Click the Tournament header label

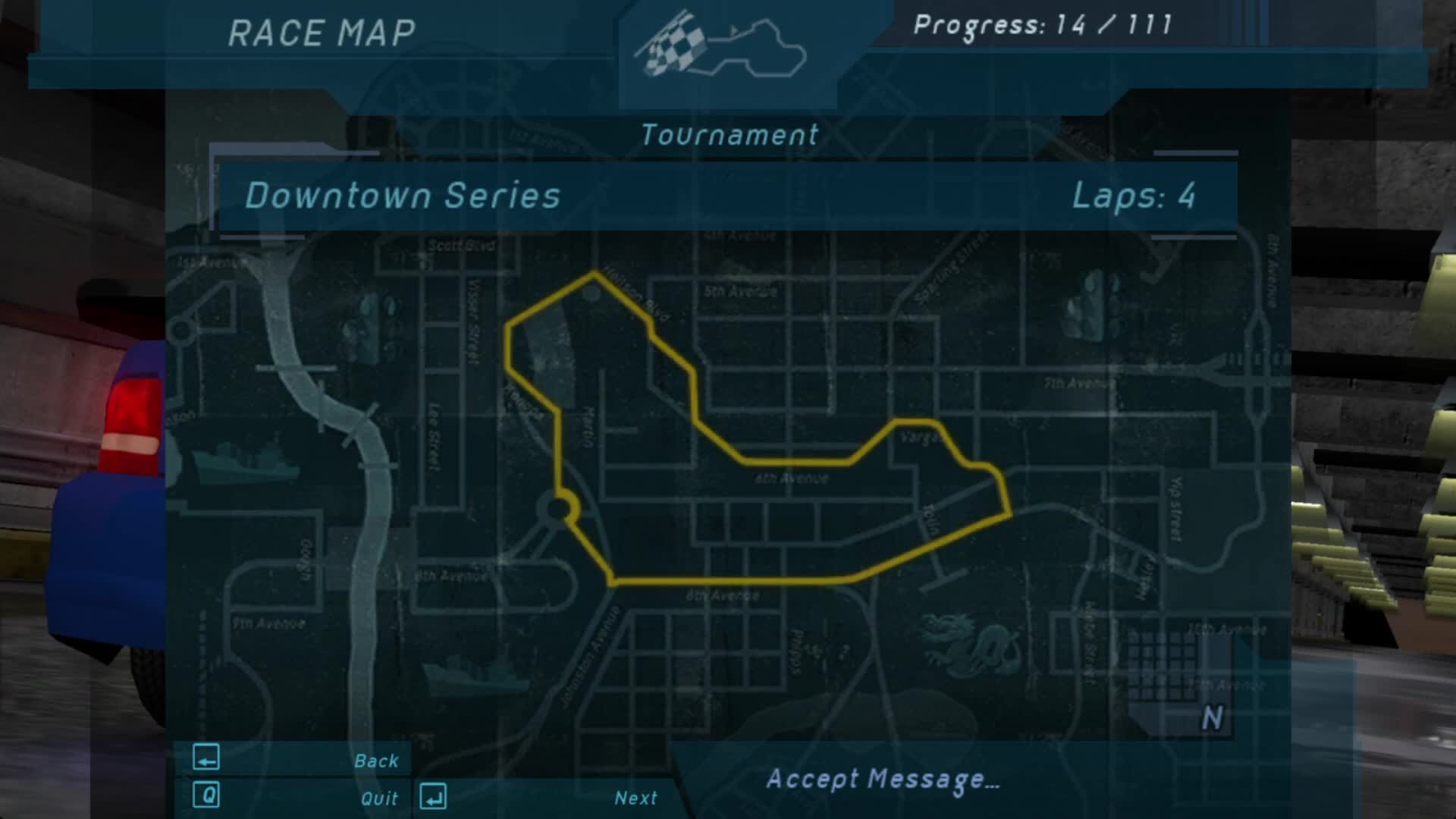(730, 134)
